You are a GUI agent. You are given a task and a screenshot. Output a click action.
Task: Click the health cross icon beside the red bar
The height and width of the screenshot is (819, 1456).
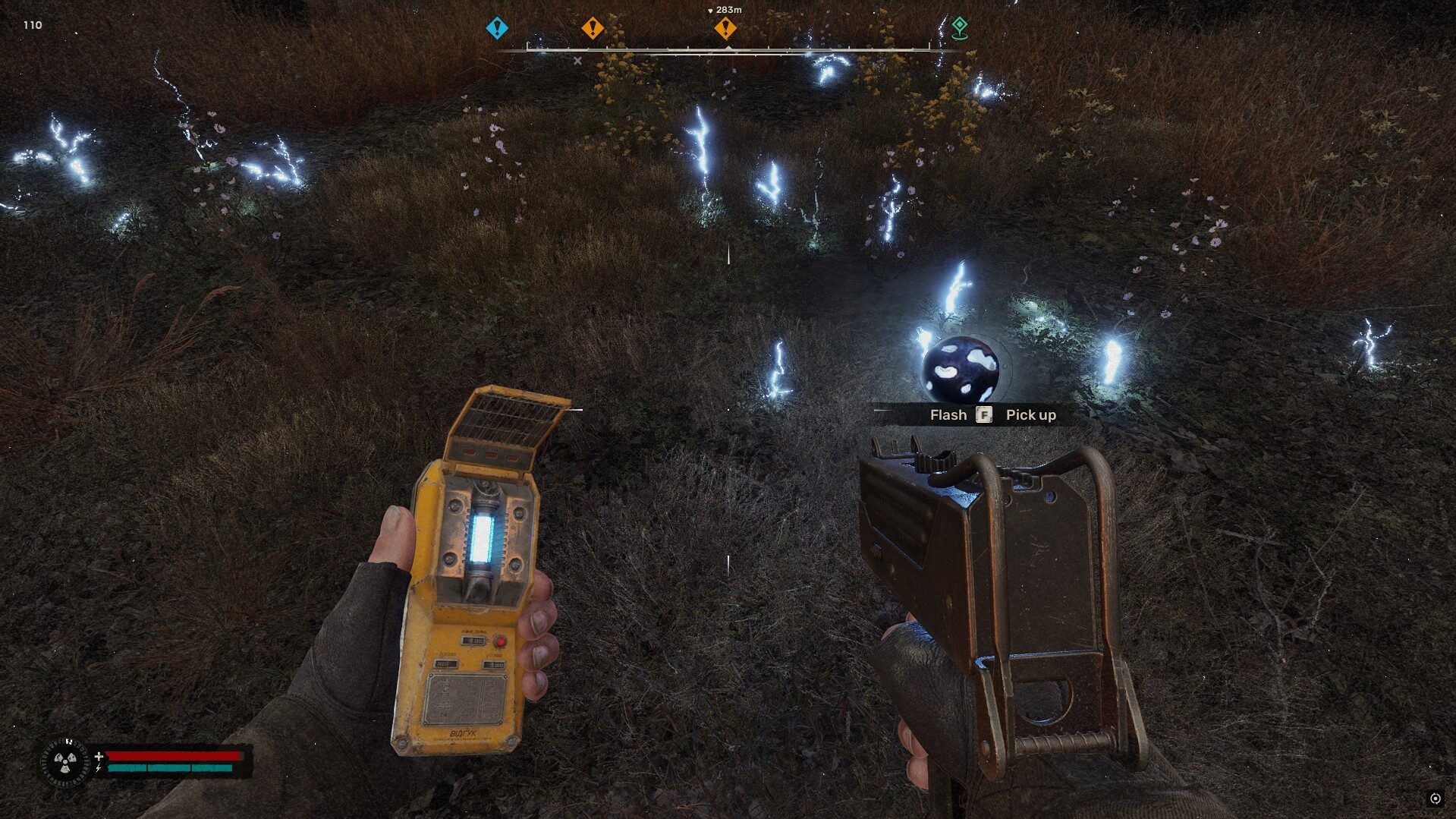99,756
